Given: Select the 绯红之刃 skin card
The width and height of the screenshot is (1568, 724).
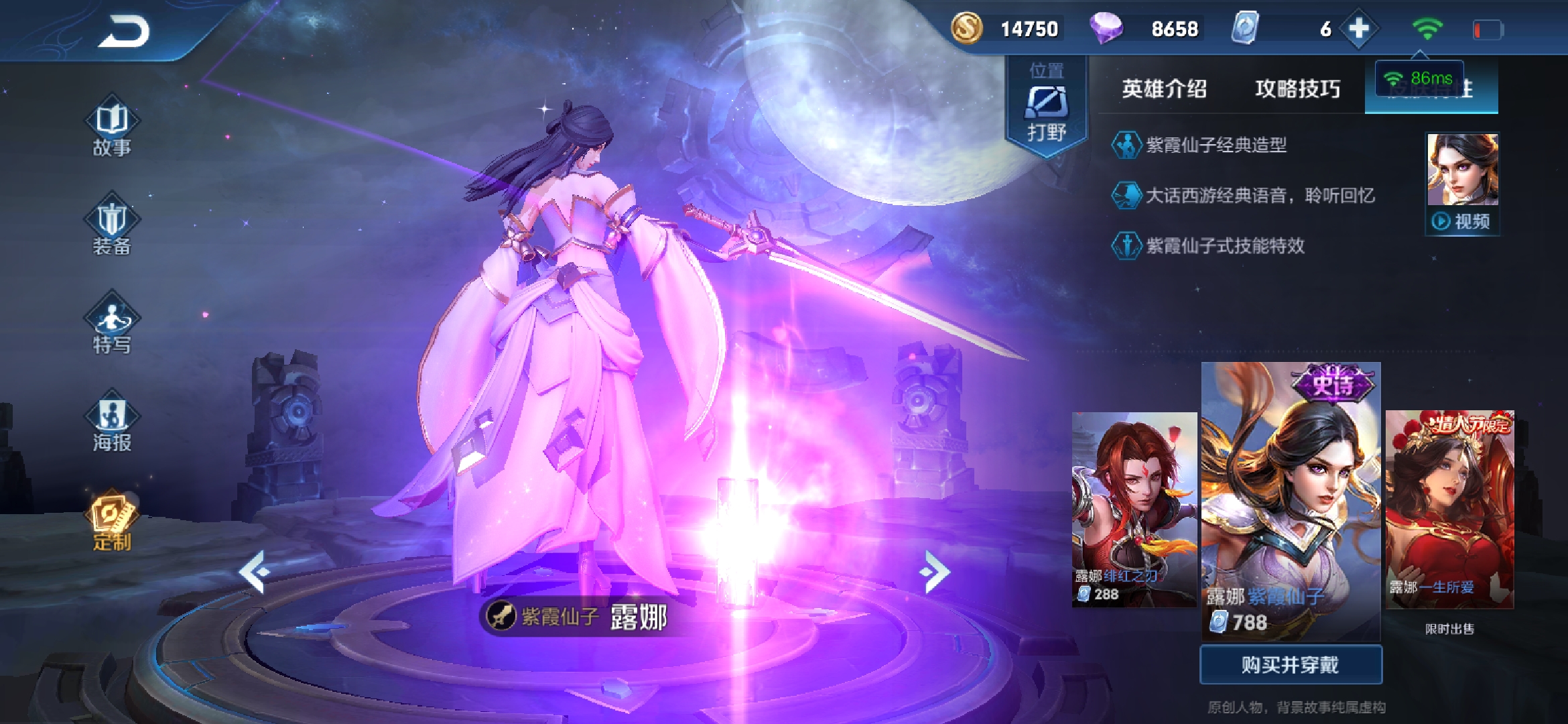Looking at the screenshot, I should [1134, 509].
